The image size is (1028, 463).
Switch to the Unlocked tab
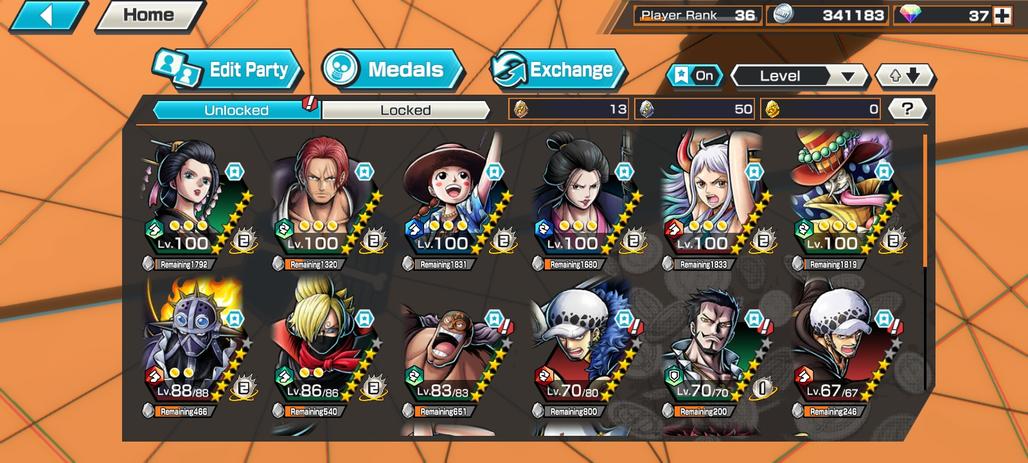[236, 110]
